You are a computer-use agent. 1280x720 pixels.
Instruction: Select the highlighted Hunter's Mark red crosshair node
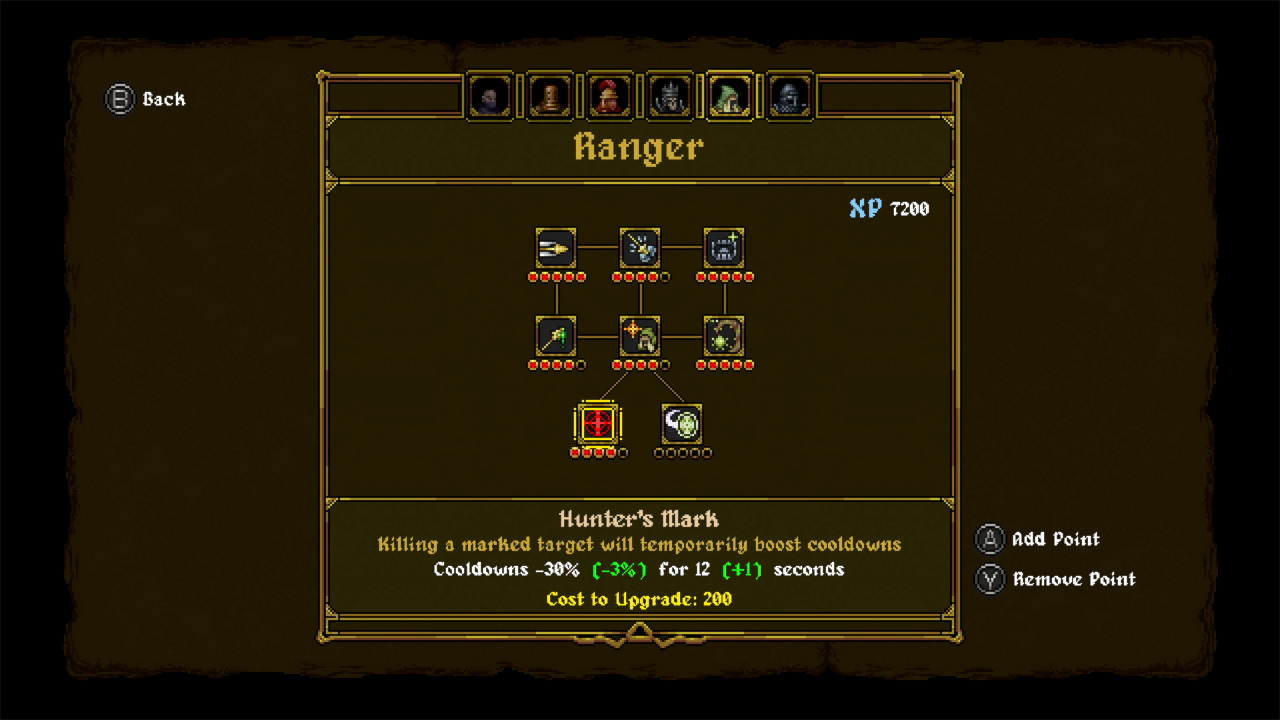click(597, 423)
